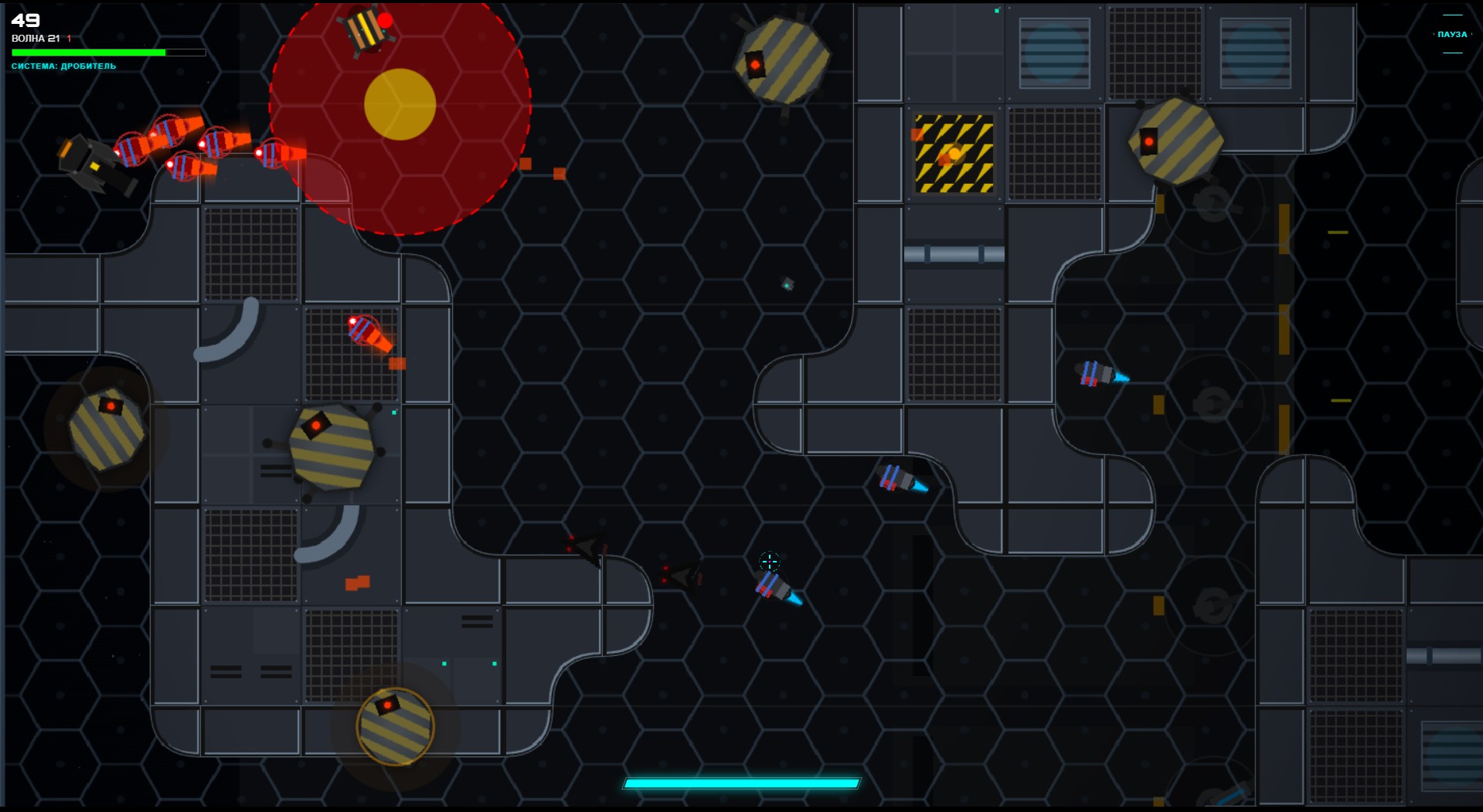
Task: Select the targeting crosshair reticle
Action: coord(770,562)
